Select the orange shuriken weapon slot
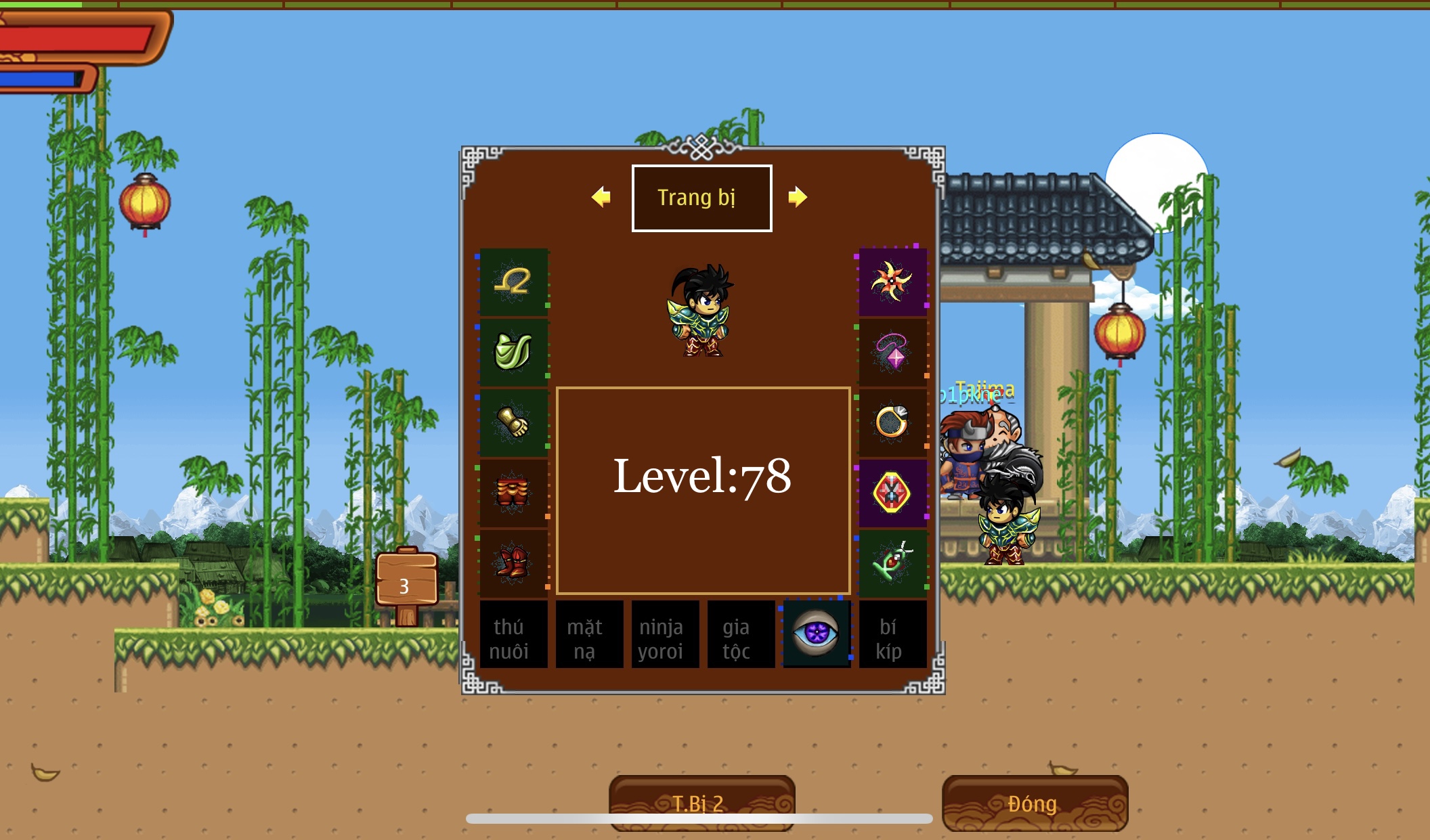 [x=892, y=282]
